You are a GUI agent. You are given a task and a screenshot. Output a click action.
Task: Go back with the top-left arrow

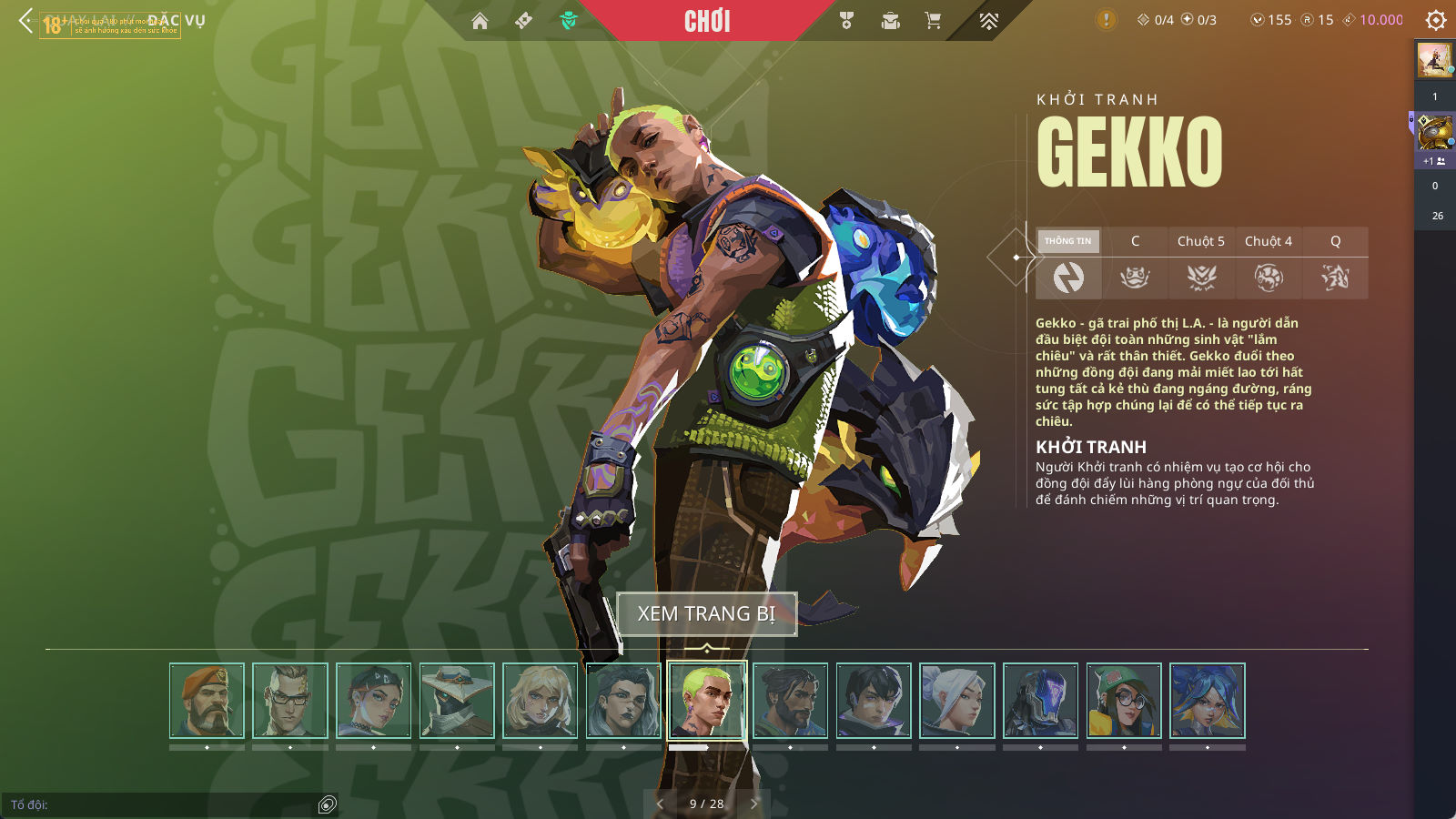[x=25, y=20]
